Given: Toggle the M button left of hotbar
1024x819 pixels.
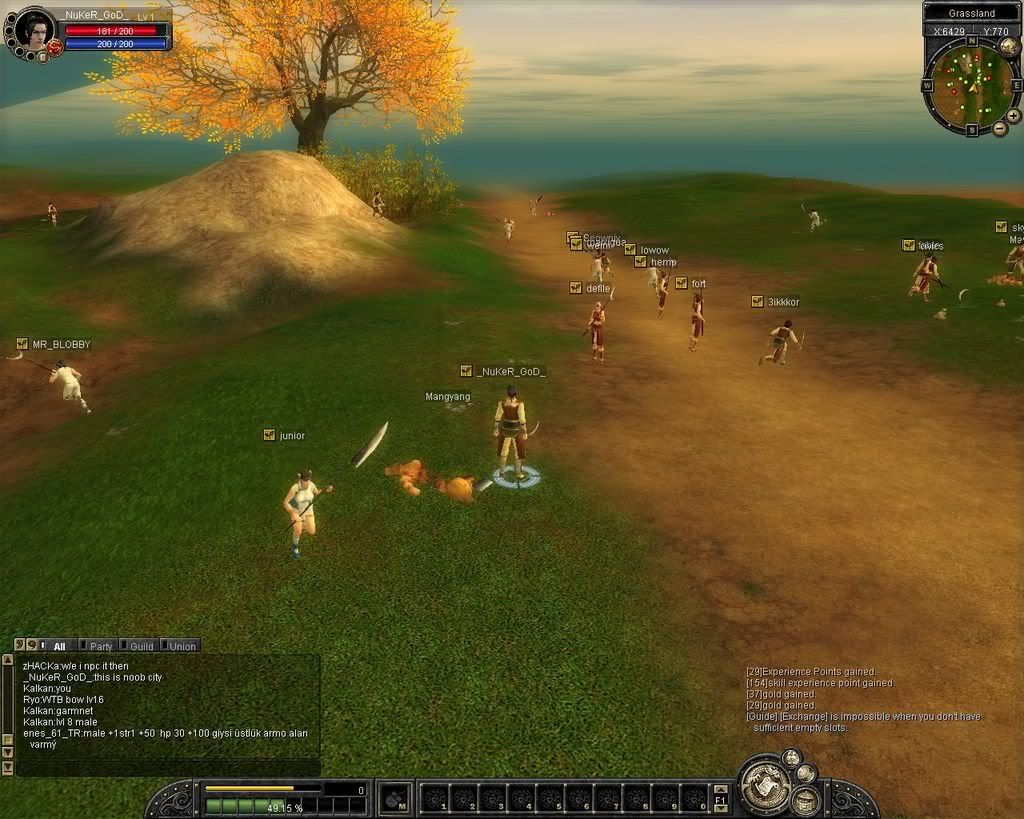Looking at the screenshot, I should pyautogui.click(x=395, y=797).
